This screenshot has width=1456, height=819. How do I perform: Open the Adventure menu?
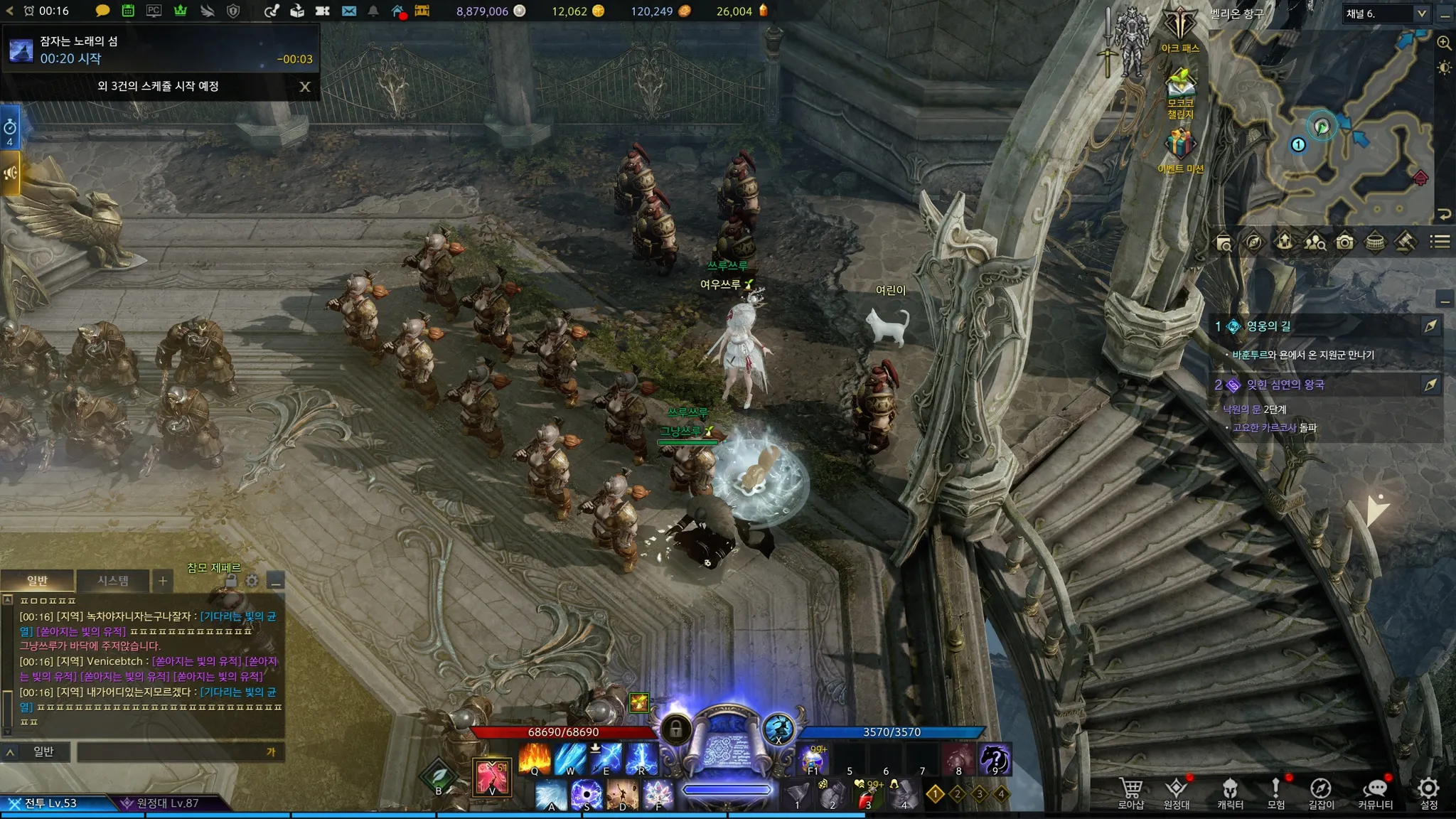(x=1276, y=791)
